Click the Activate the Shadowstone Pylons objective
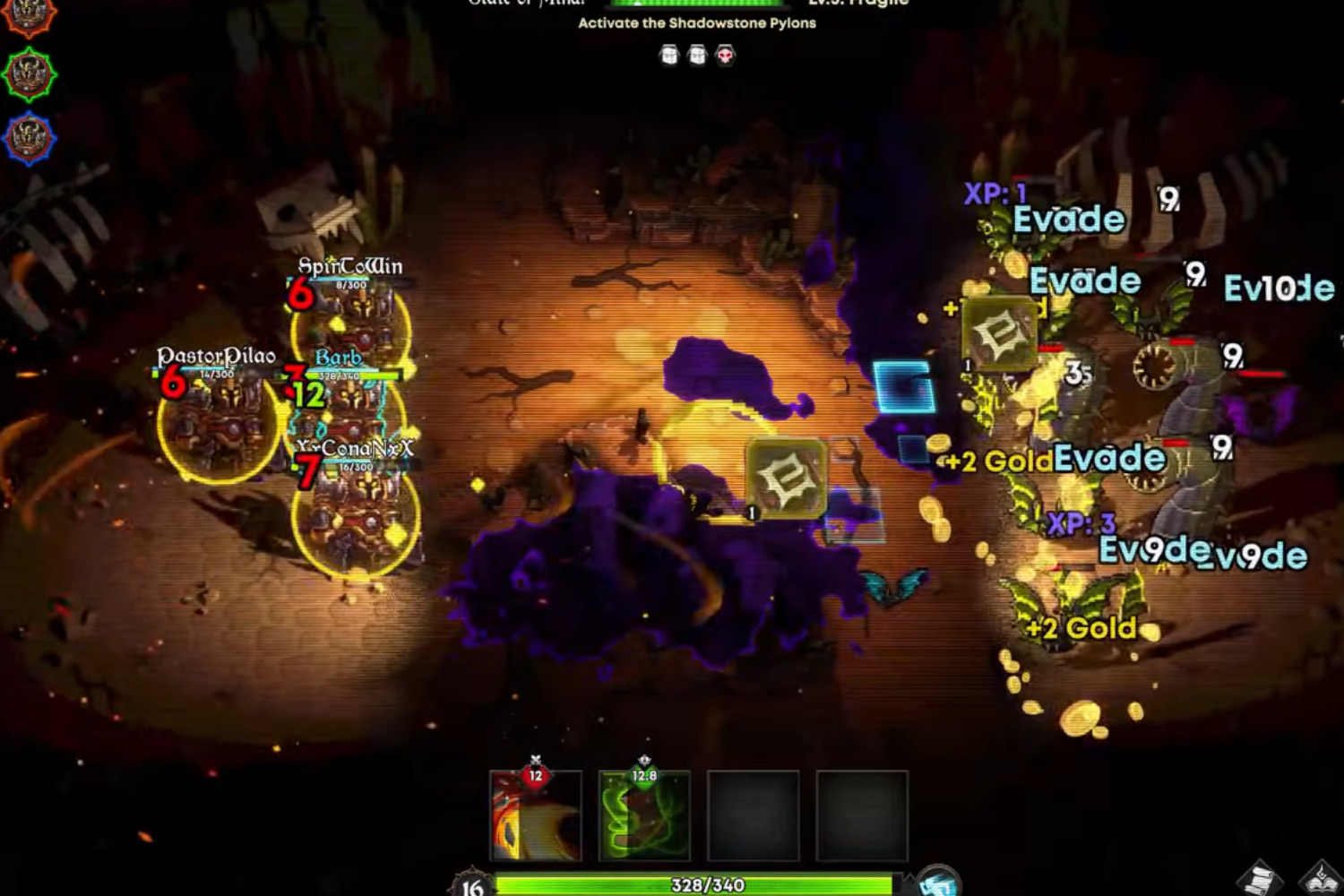 pyautogui.click(x=696, y=23)
